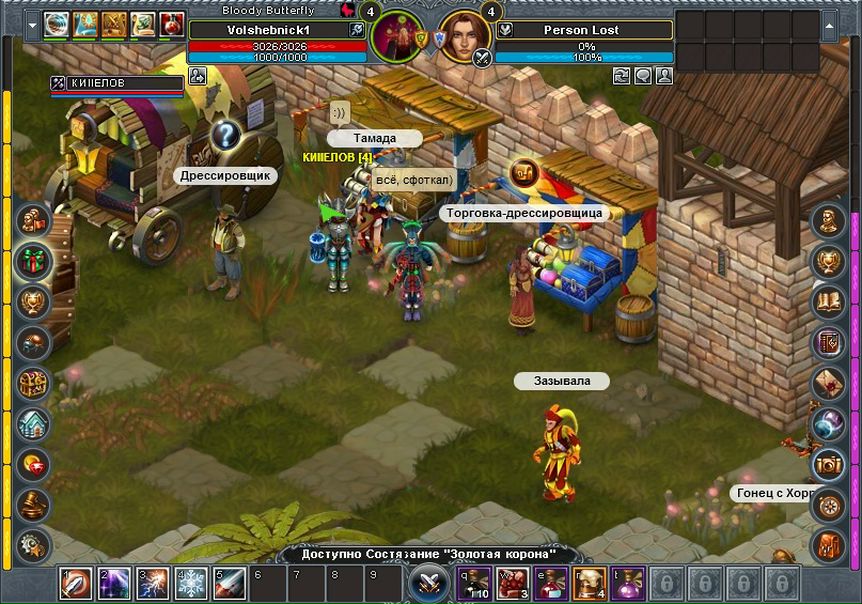Click the chat bubble button under target panel
This screenshot has width=862, height=604.
click(643, 75)
